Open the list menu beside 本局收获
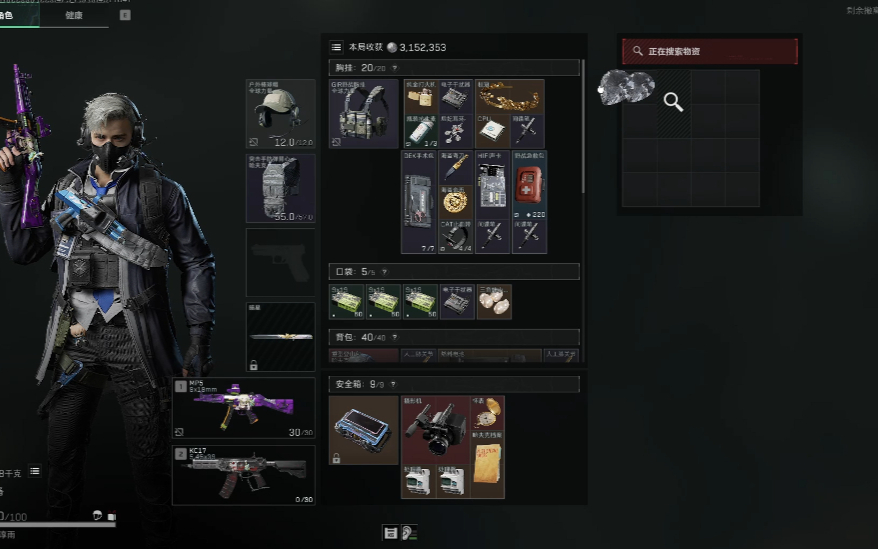Viewport: 878px width, 549px height. (x=336, y=47)
